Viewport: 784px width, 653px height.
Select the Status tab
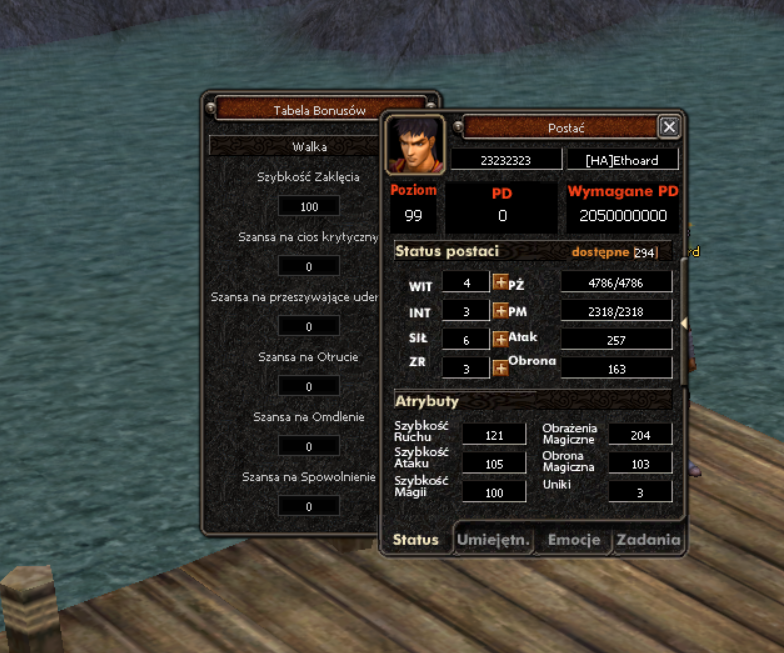pos(416,540)
